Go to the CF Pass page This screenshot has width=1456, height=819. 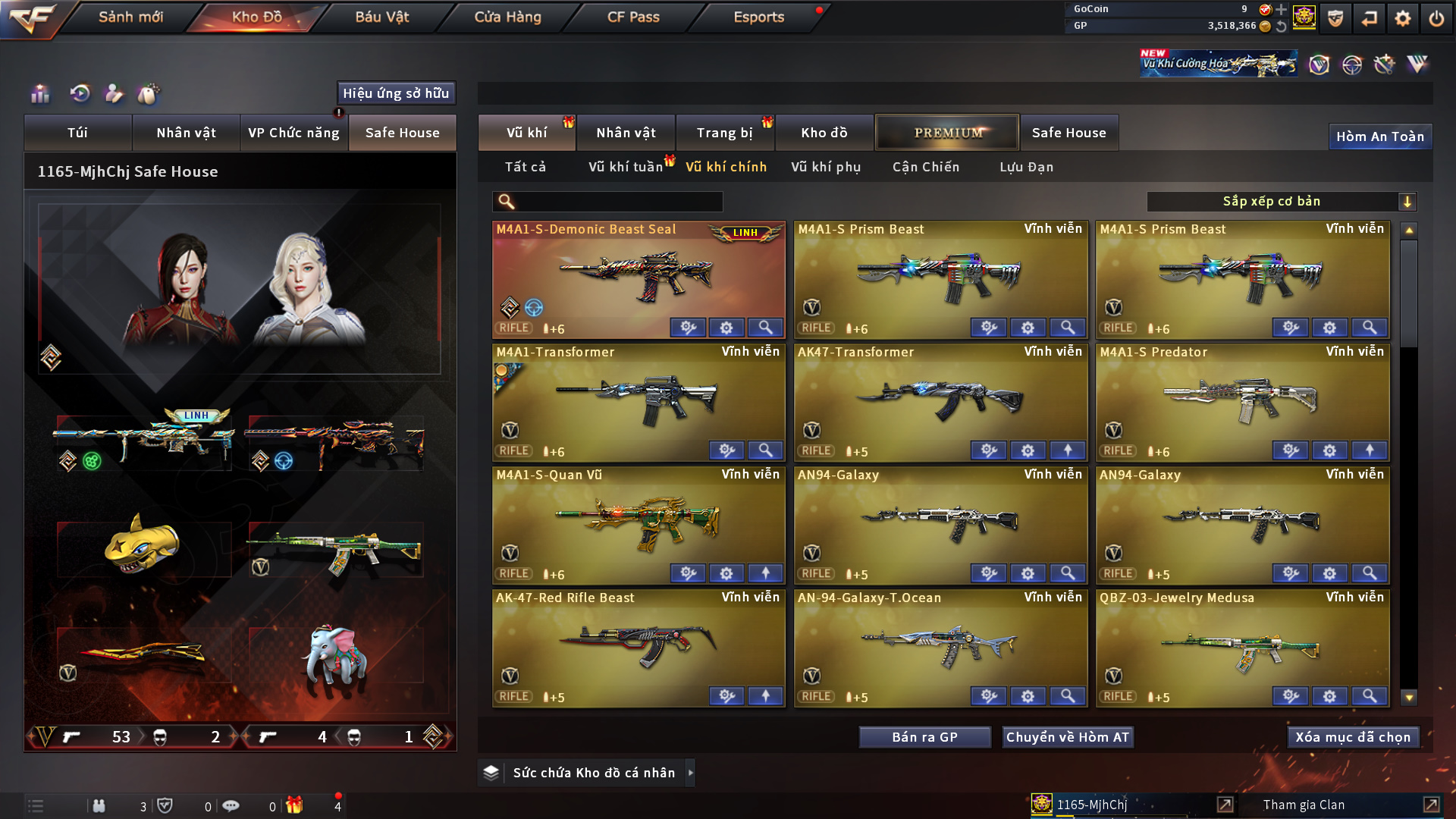point(633,17)
